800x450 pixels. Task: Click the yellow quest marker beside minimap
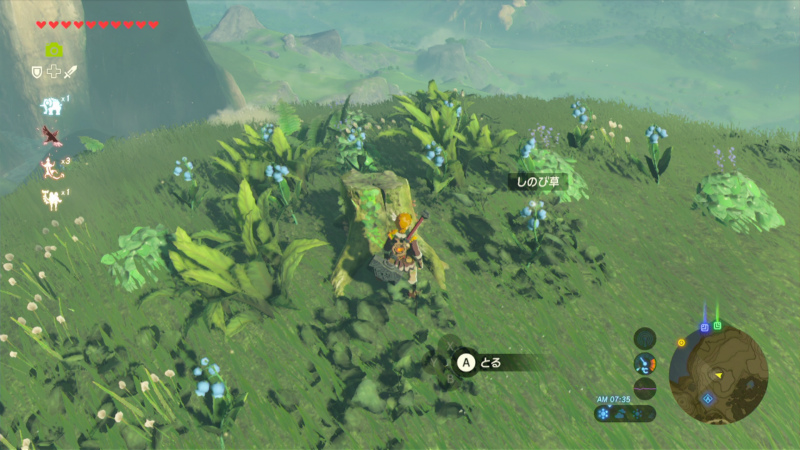pyautogui.click(x=682, y=342)
